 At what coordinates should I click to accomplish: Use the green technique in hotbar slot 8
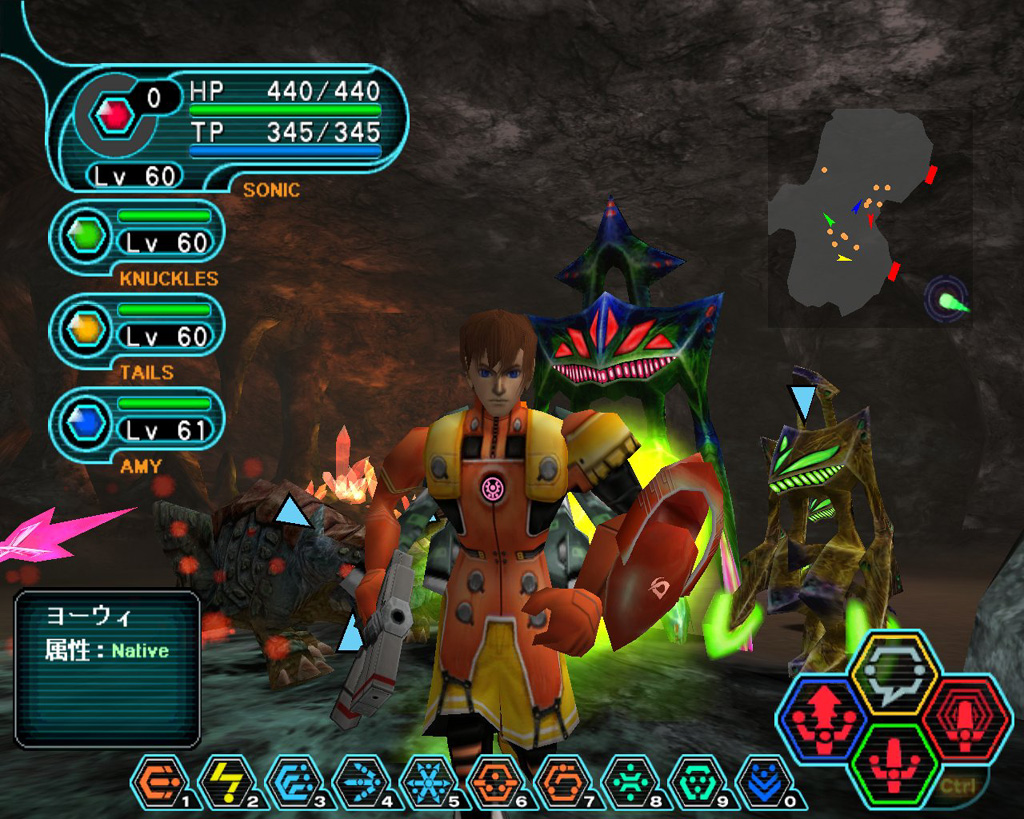click(x=629, y=781)
